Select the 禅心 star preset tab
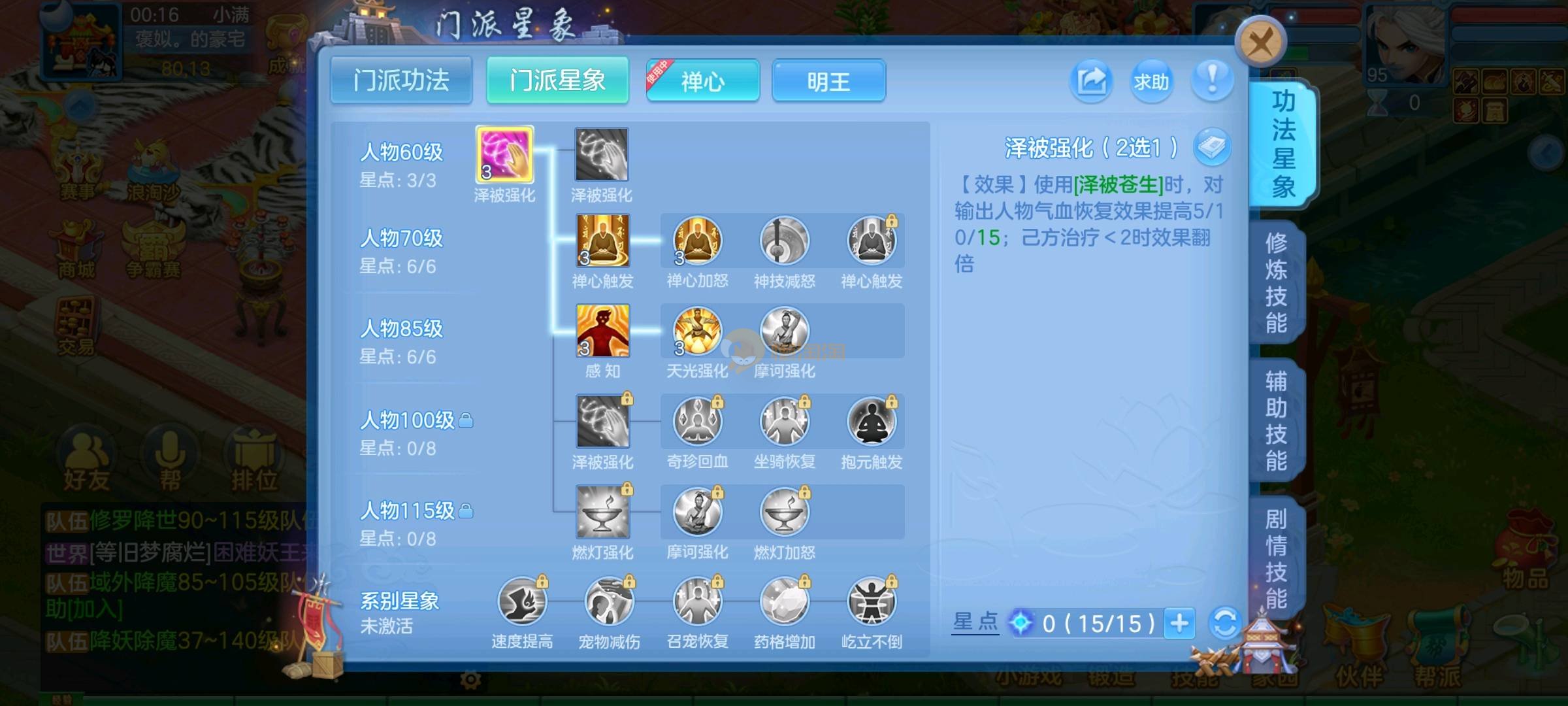 coord(702,81)
